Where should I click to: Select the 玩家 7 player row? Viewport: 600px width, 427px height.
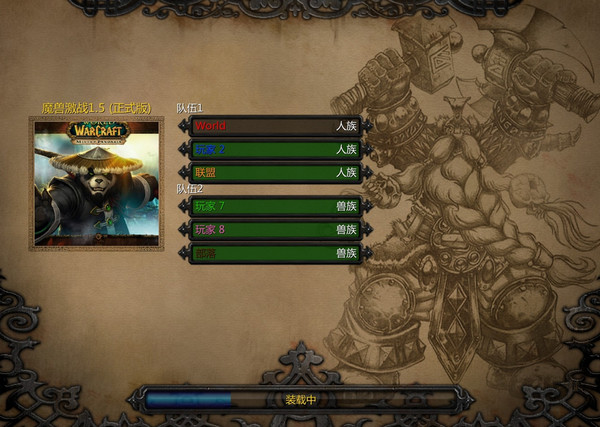coord(275,207)
